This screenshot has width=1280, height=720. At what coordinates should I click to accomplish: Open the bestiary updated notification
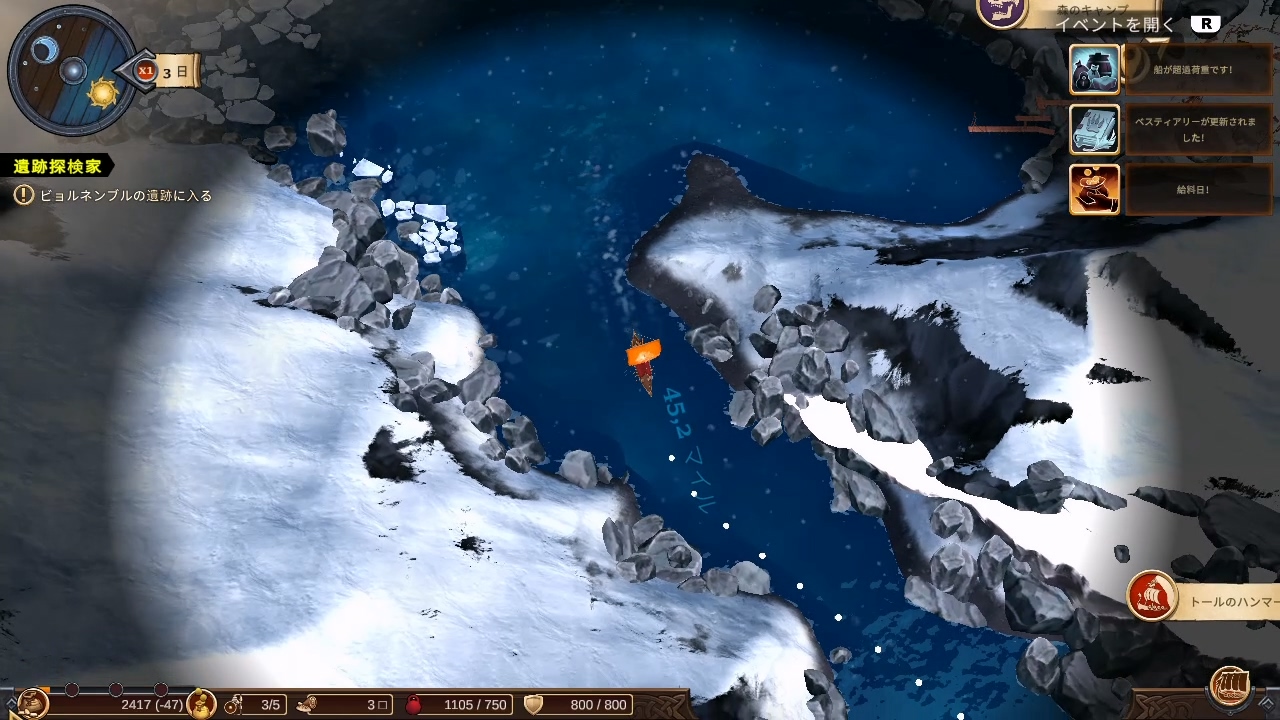1094,130
